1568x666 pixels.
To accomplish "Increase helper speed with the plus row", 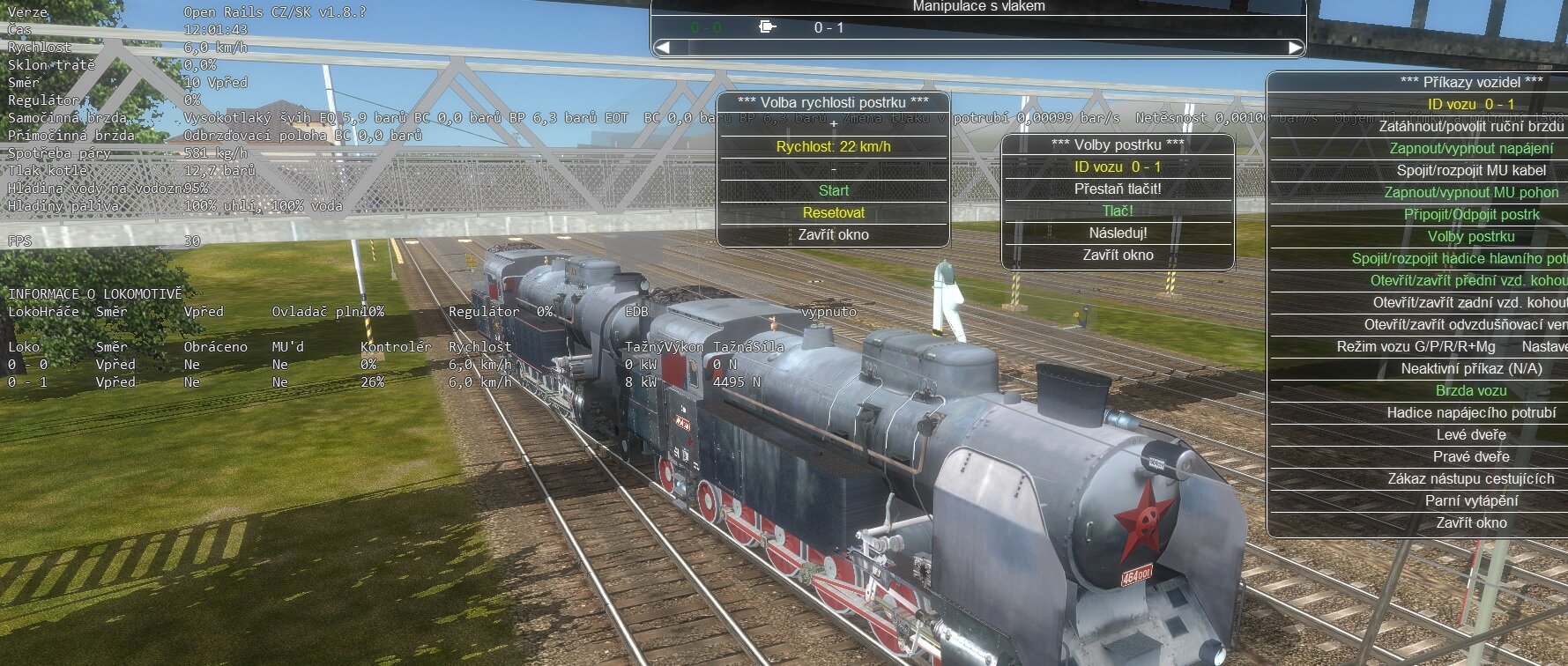I will [x=833, y=124].
